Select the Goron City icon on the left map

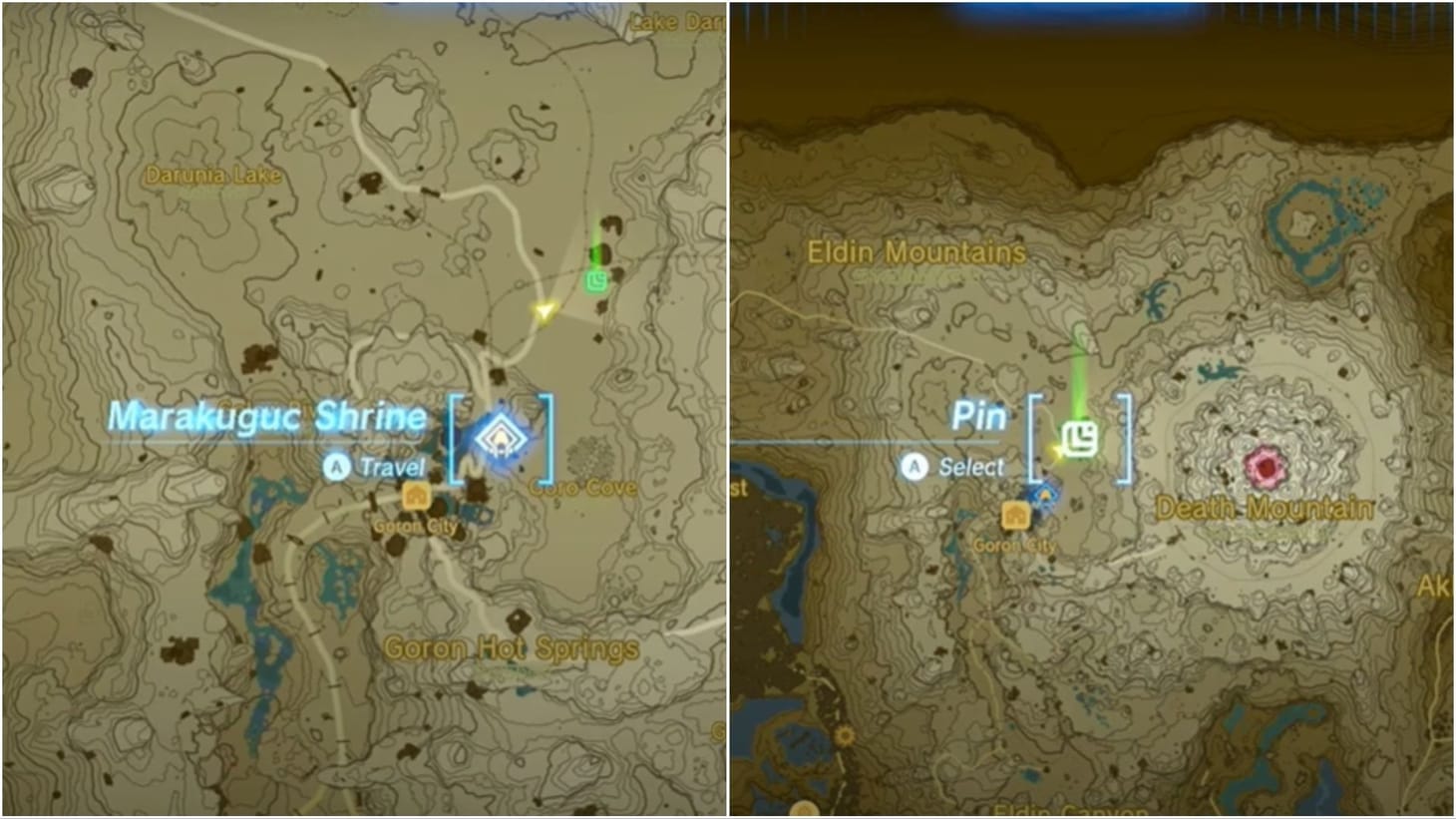coord(415,493)
